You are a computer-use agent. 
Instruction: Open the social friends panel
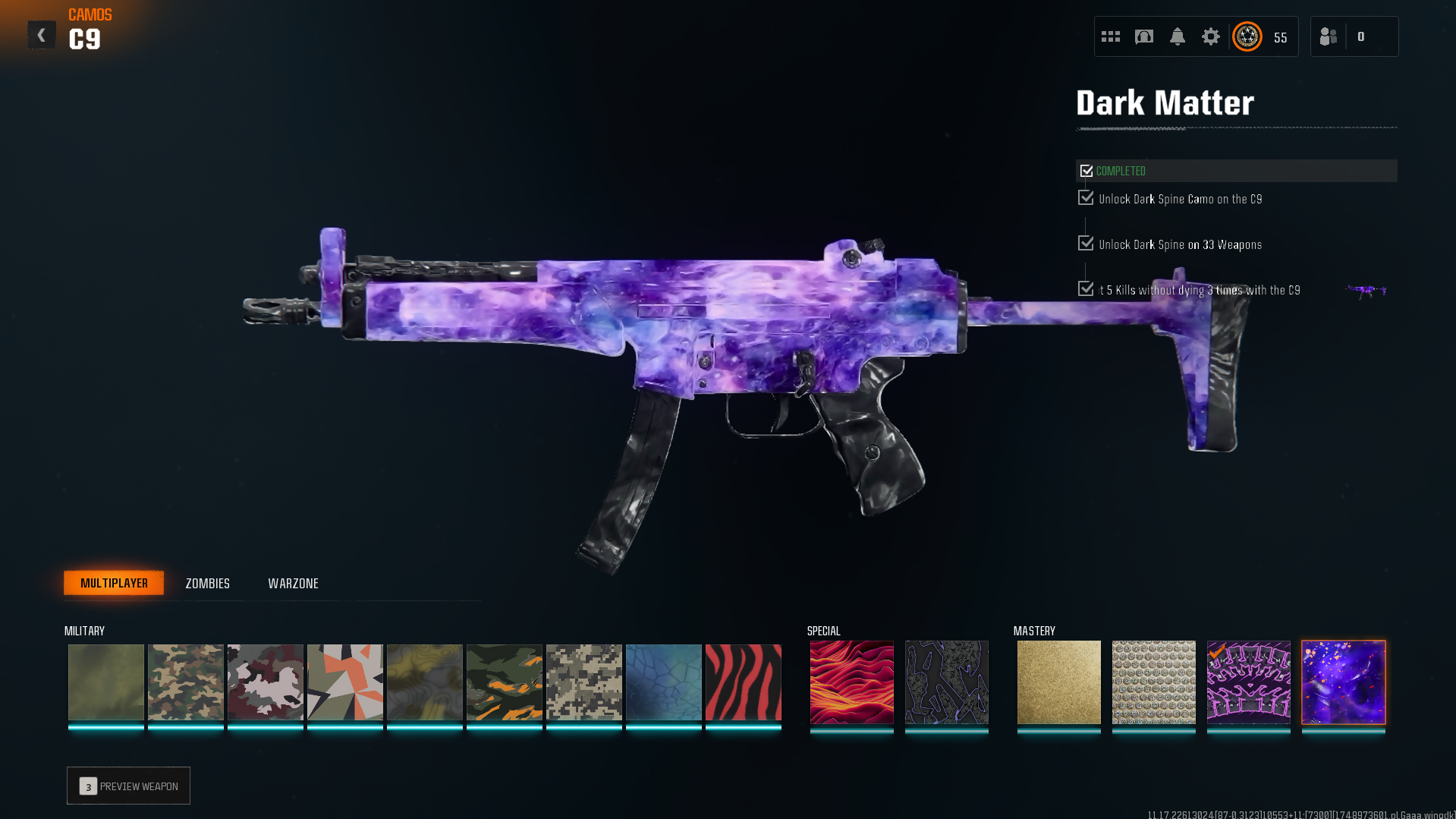click(x=1329, y=36)
